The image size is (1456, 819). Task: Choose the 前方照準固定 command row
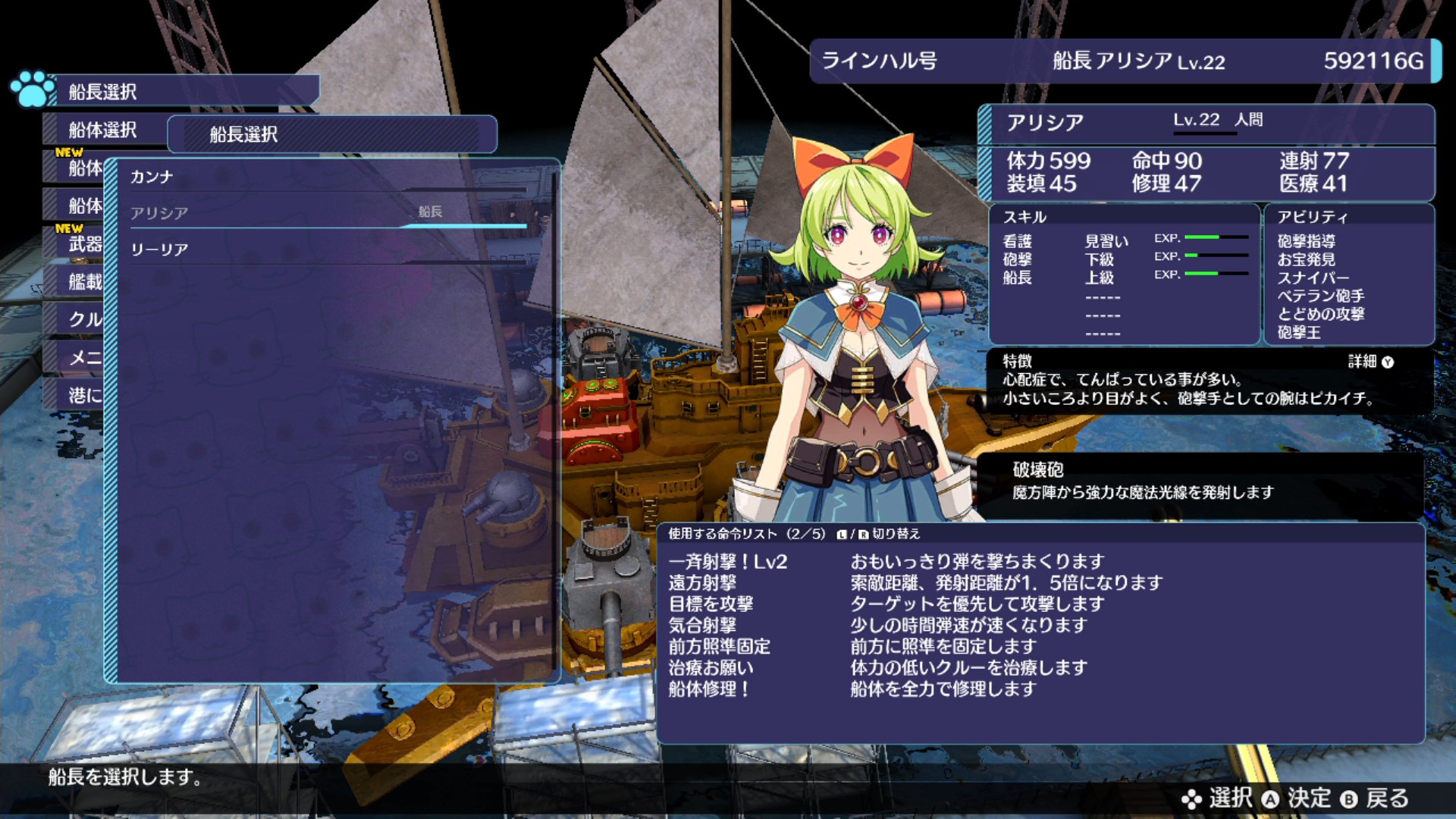click(x=719, y=647)
